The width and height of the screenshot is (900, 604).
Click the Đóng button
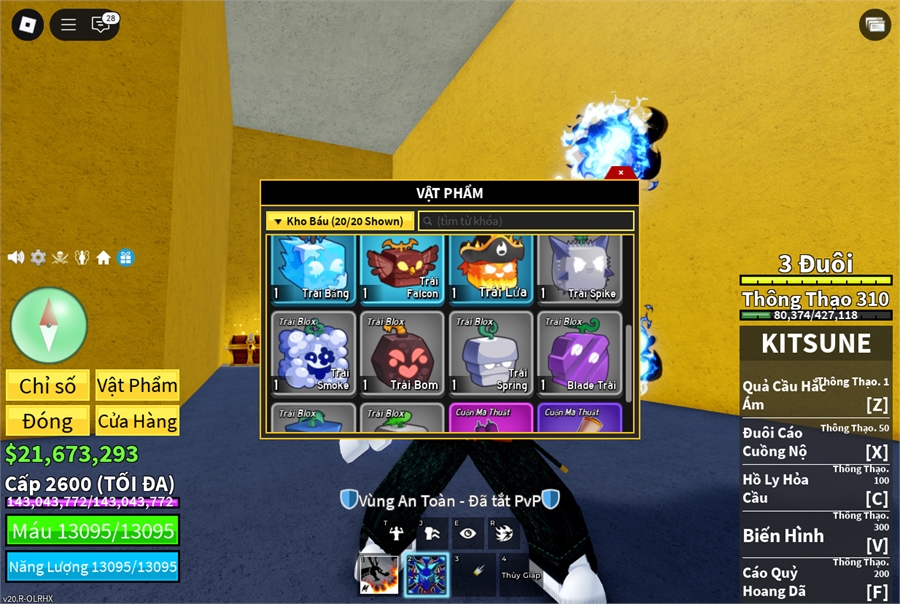(x=47, y=421)
